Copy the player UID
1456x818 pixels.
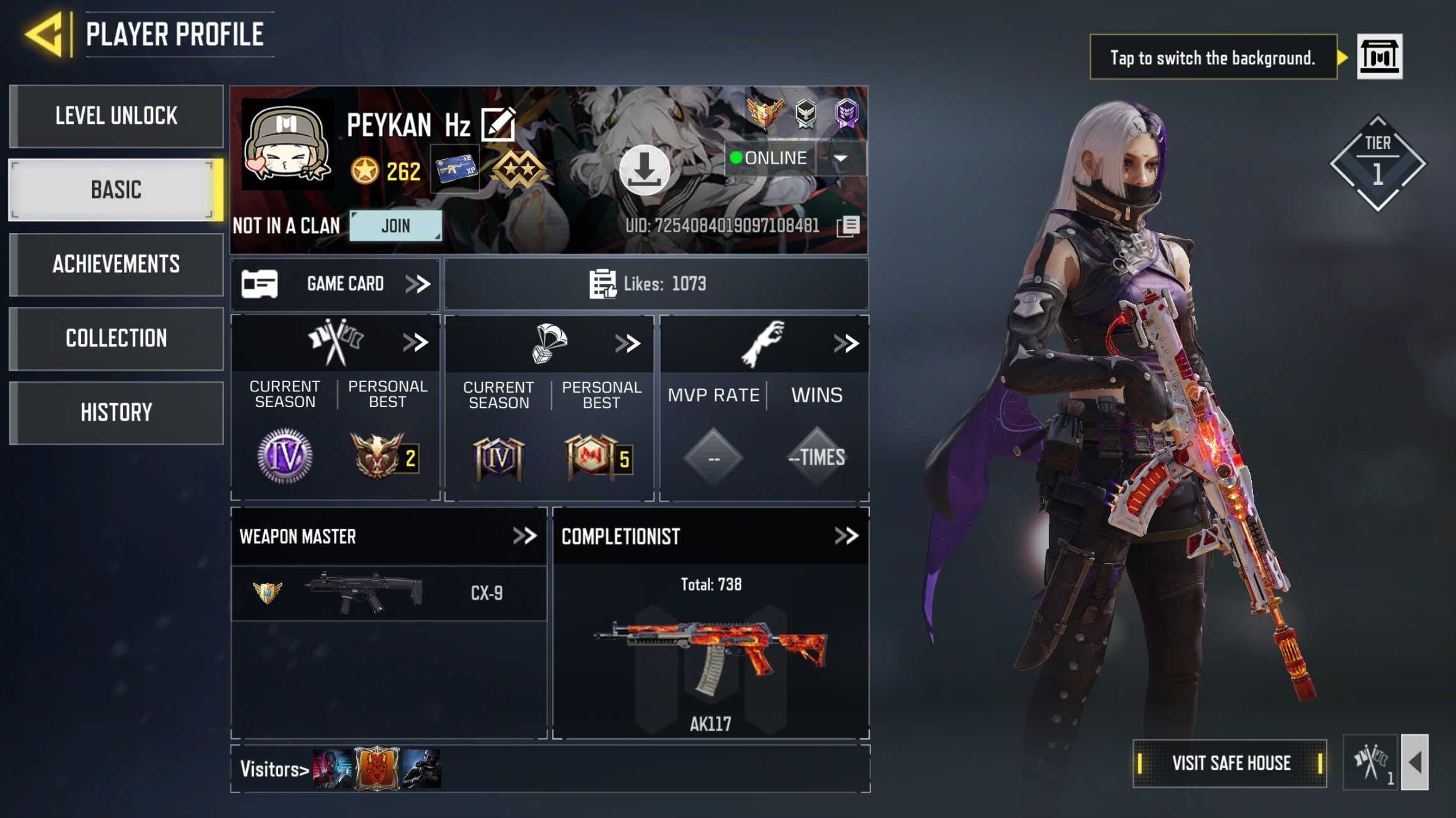849,226
